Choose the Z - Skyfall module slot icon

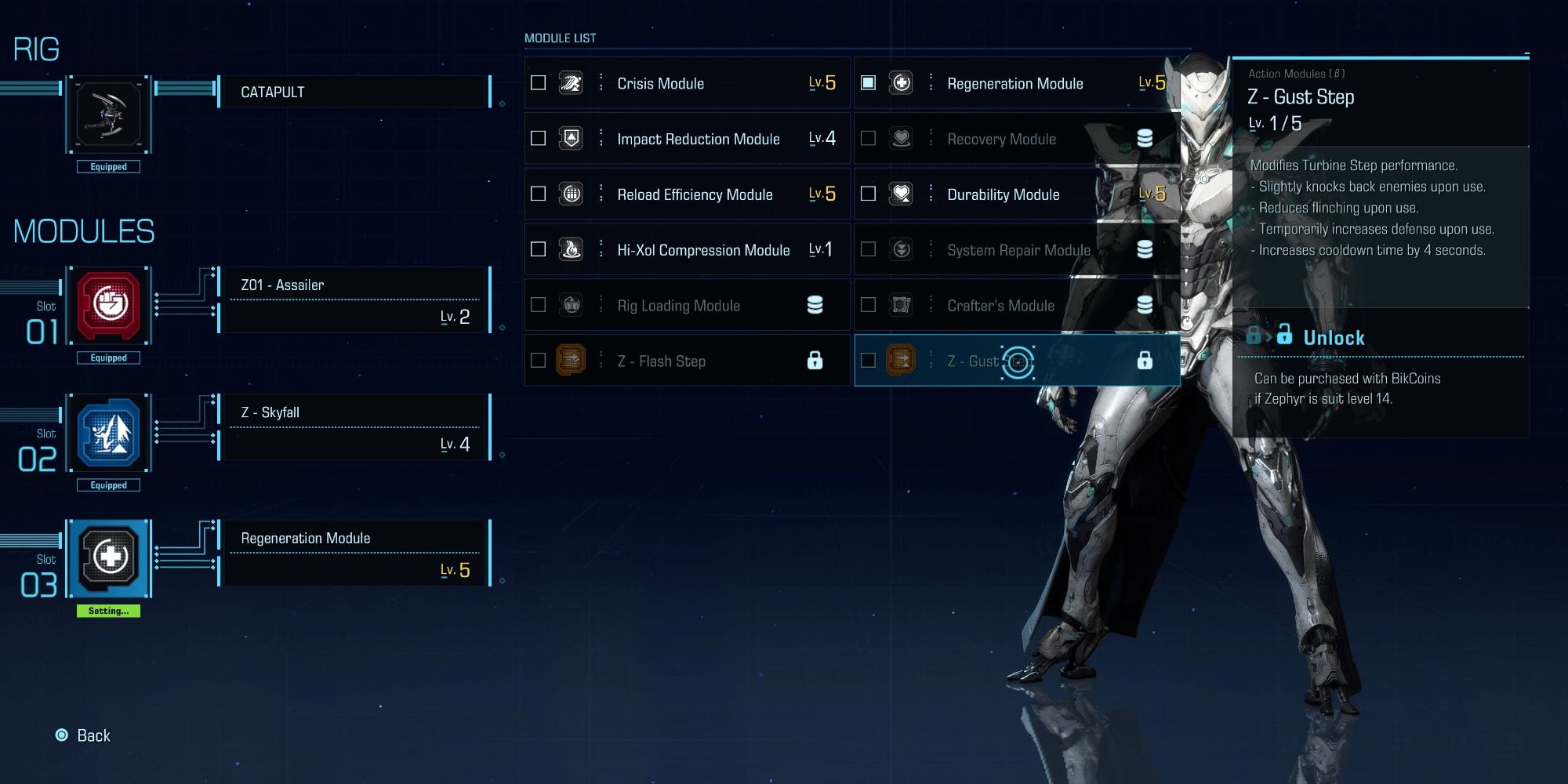(110, 432)
